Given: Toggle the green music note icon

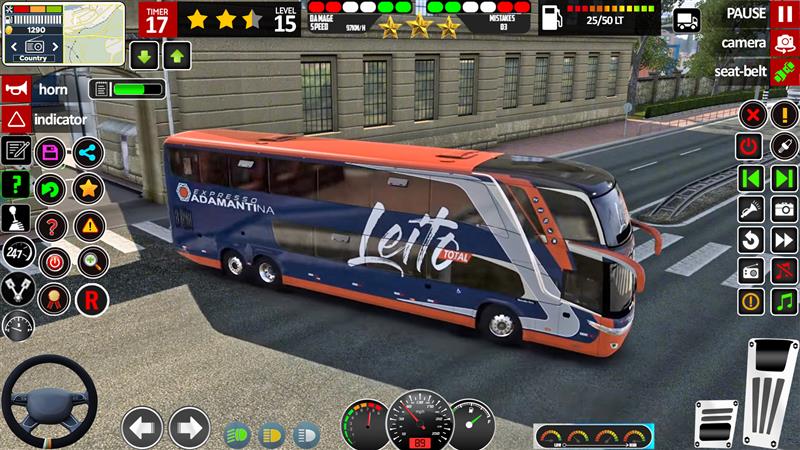Looking at the screenshot, I should 783,301.
